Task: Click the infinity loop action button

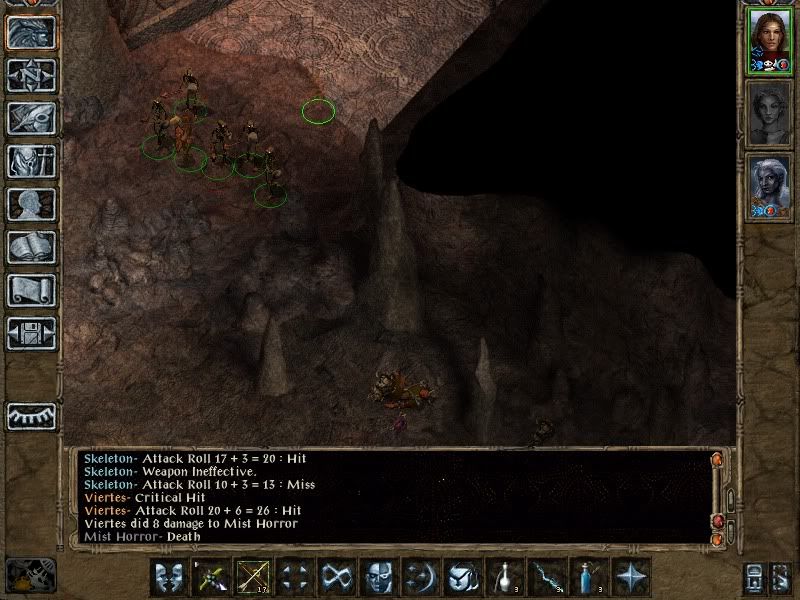Action: (x=336, y=577)
